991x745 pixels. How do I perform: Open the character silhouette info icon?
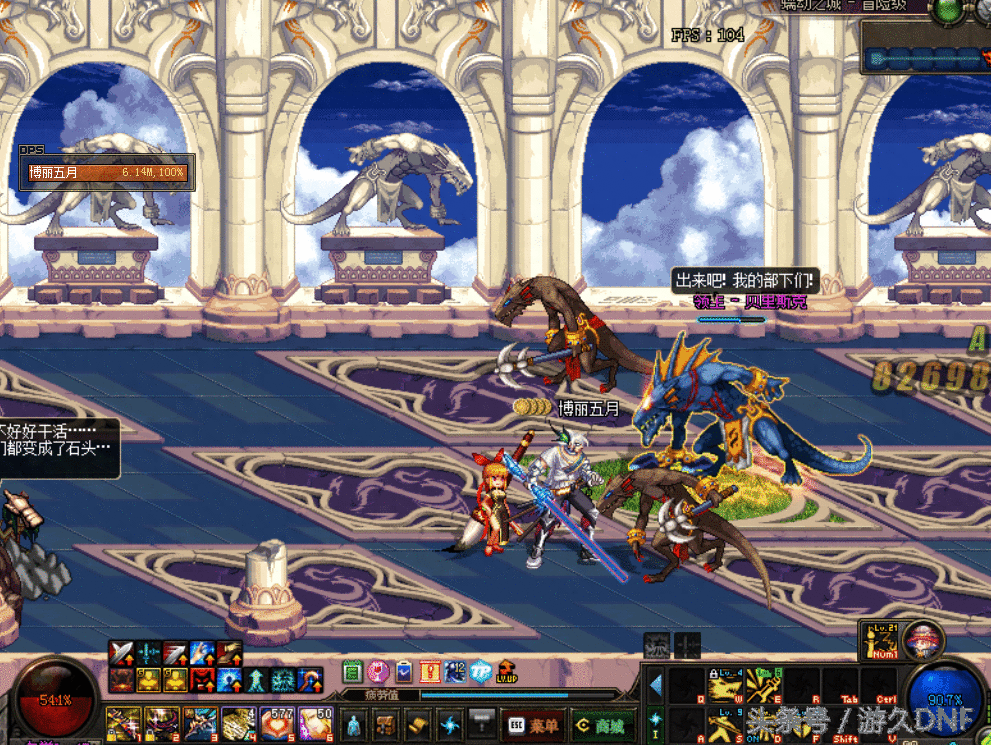(x=354, y=723)
